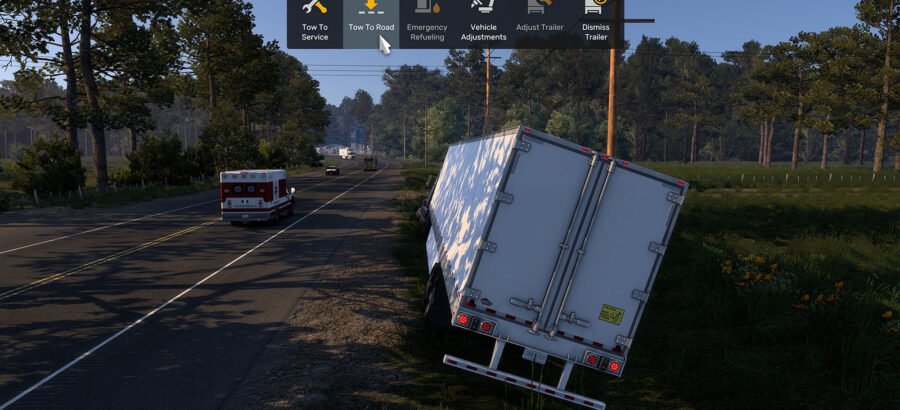900x410 pixels.
Task: Choose Tow To Road
Action: pos(370,24)
